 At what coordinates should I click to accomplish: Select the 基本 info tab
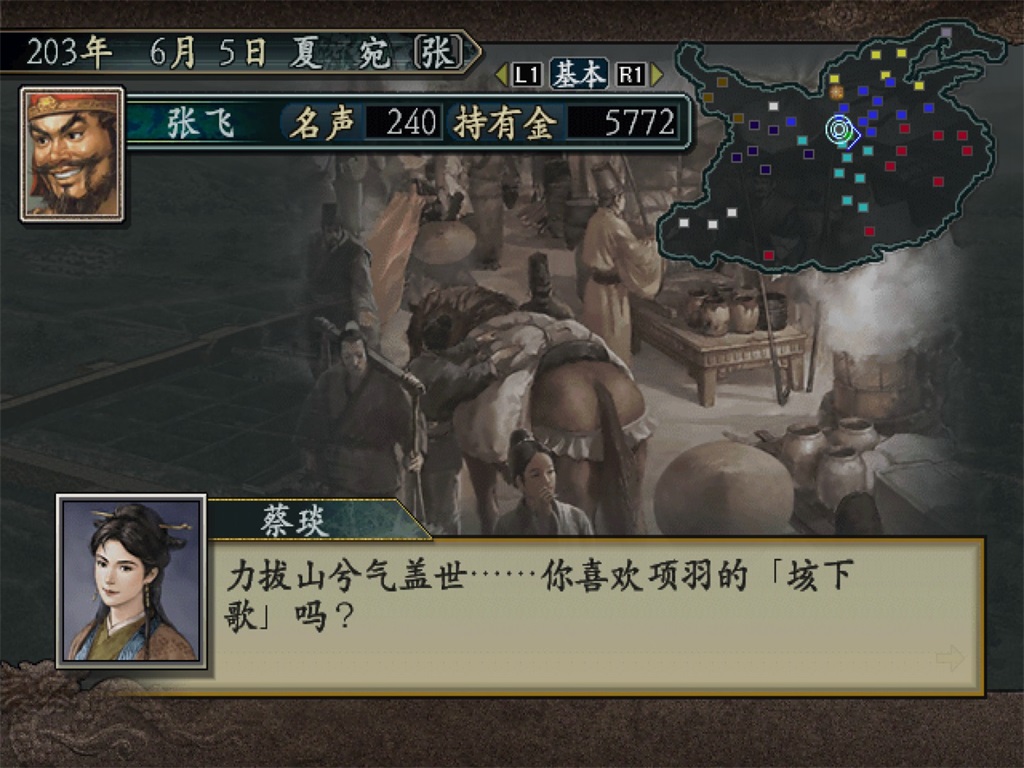tap(579, 74)
